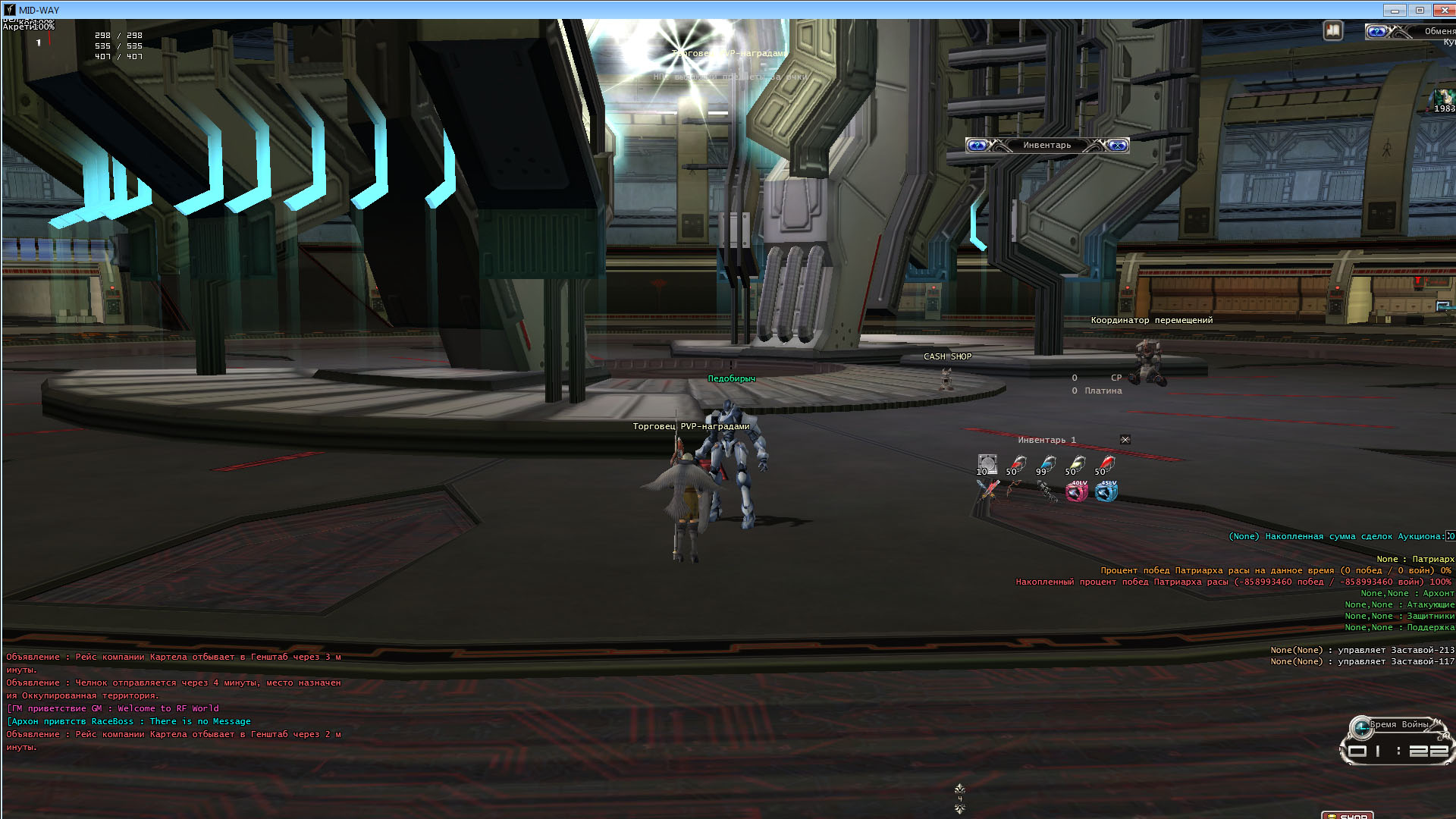
Task: Open the book journal icon
Action: [1332, 31]
